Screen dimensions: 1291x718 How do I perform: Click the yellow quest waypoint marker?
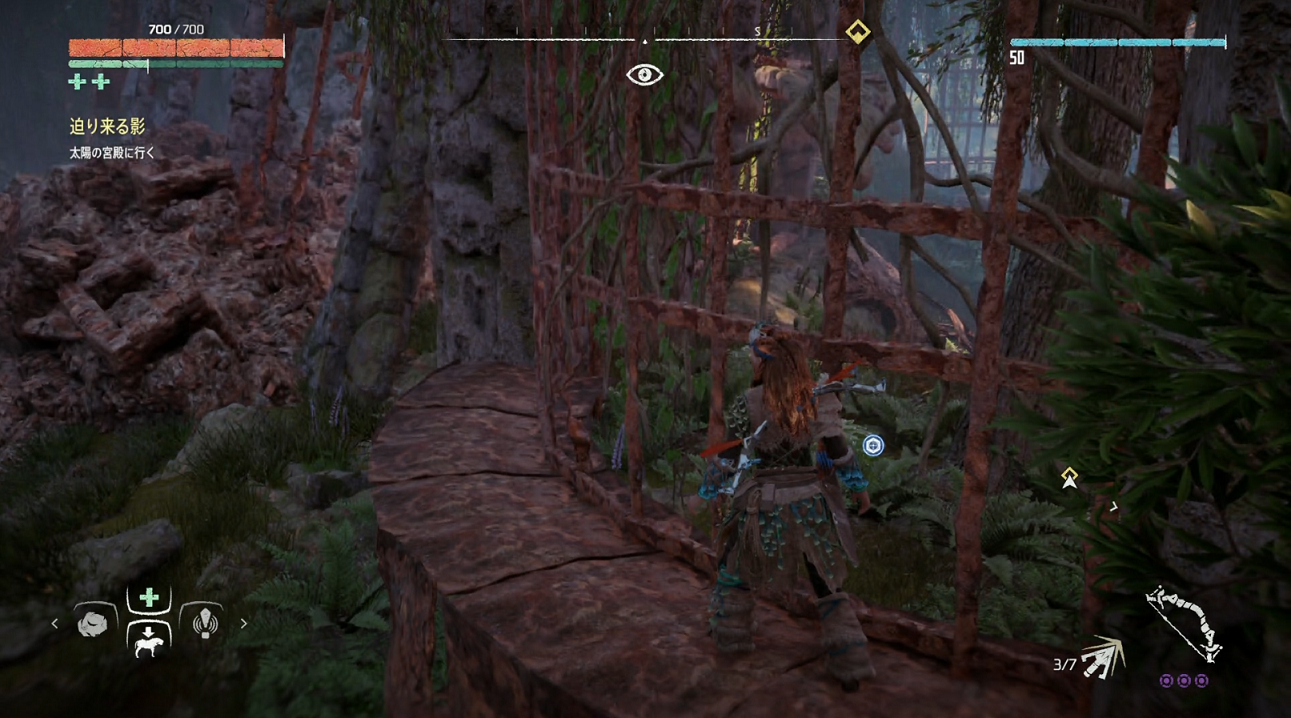click(1069, 478)
